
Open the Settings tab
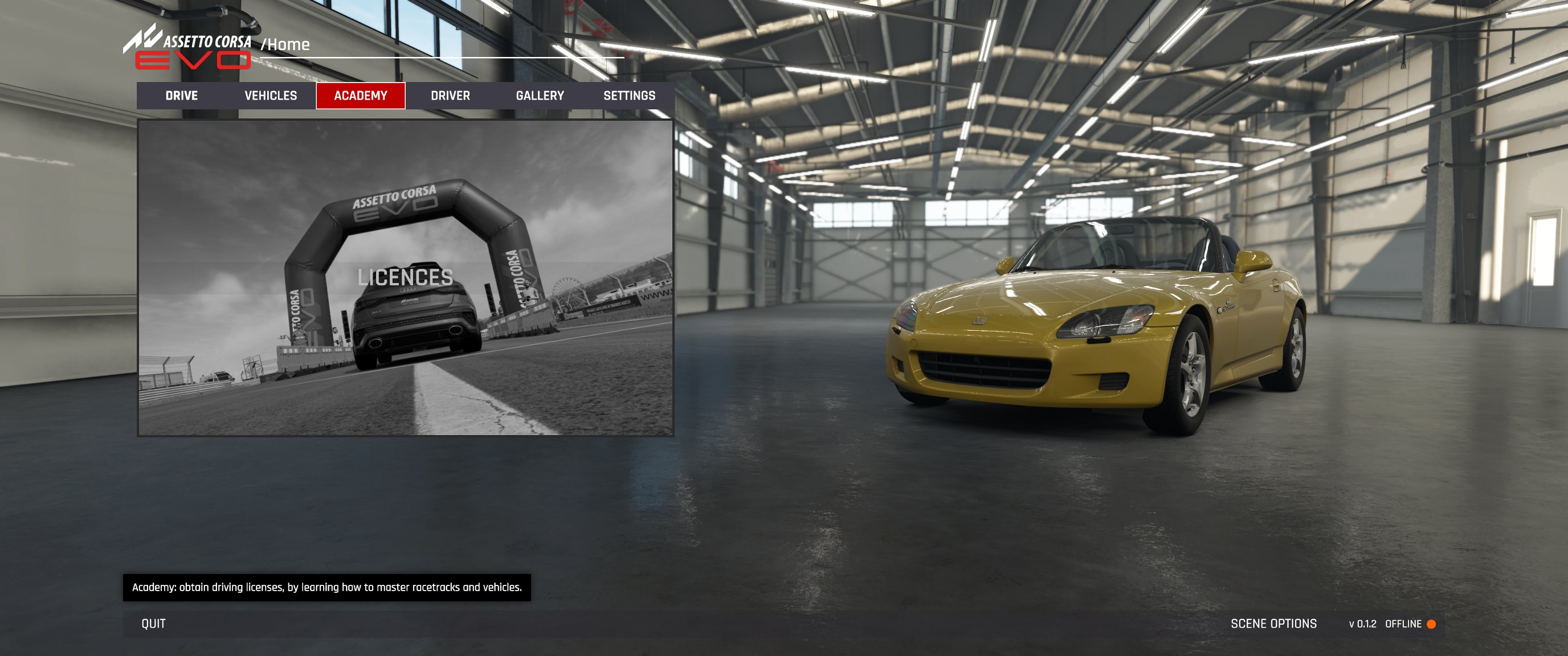pyautogui.click(x=629, y=96)
